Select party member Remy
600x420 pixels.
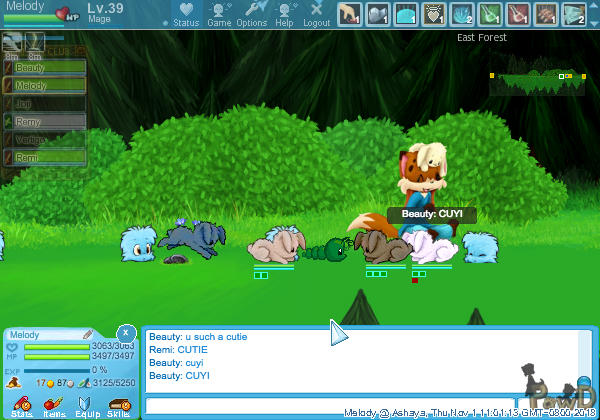pos(35,121)
